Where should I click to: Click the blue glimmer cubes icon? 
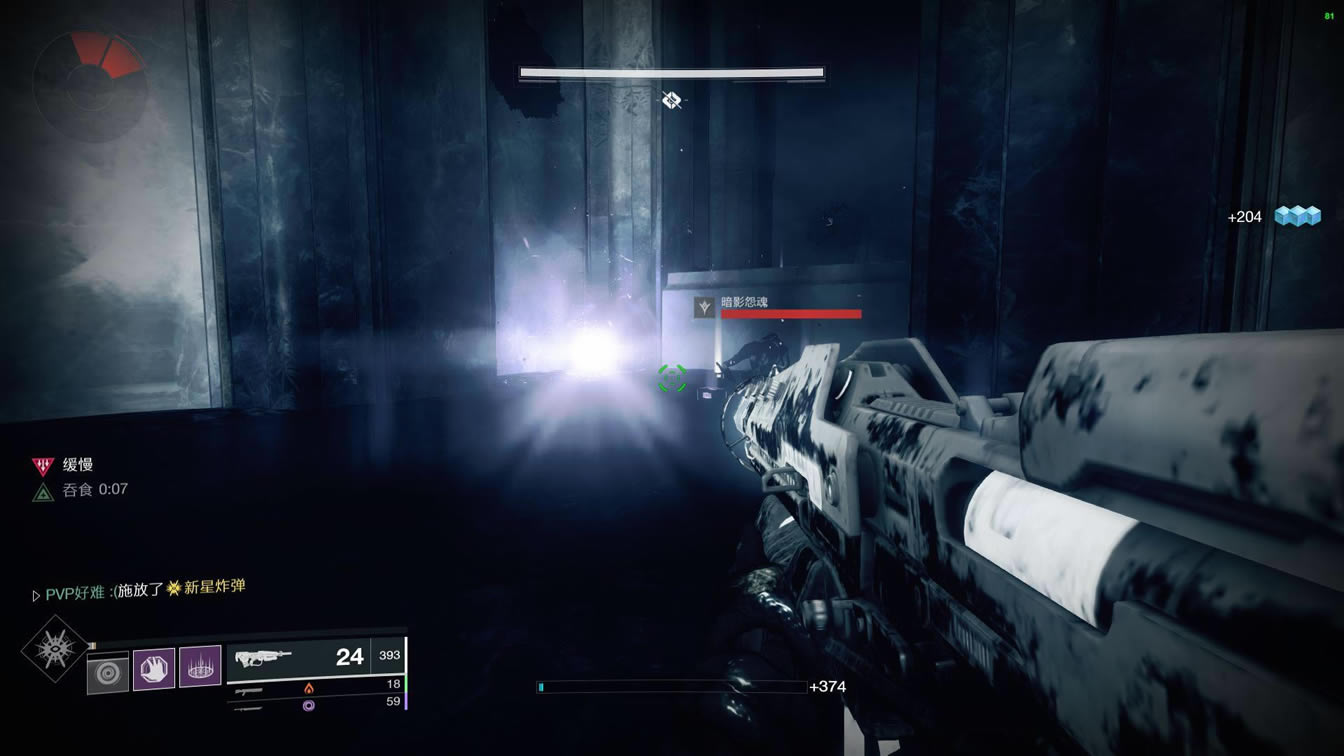pos(1297,216)
